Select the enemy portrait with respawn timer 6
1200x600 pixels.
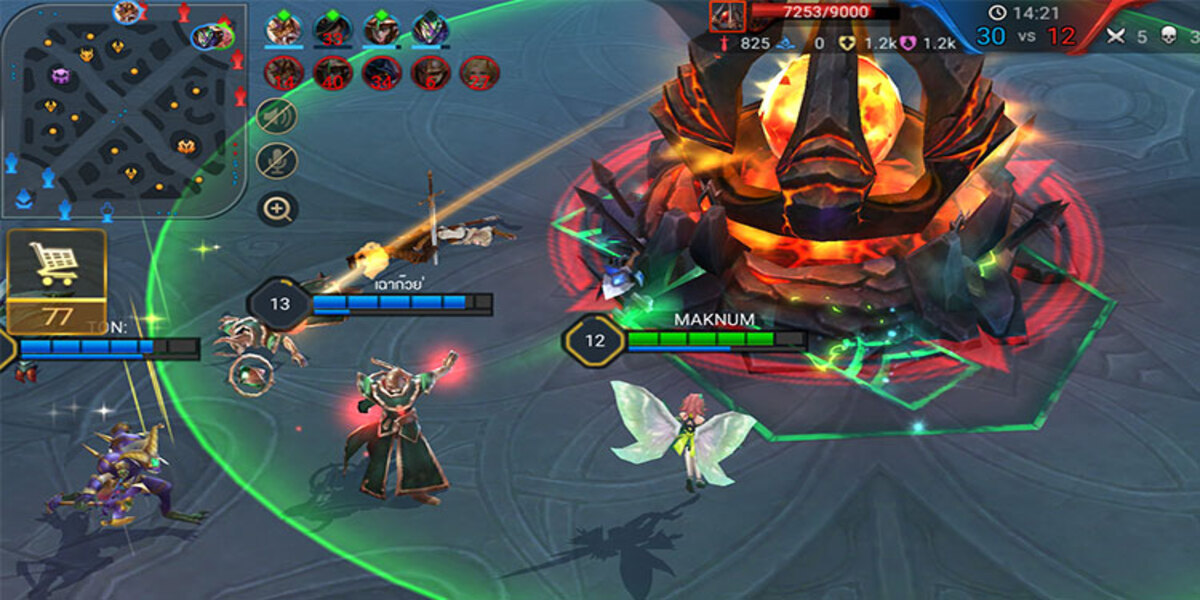point(431,73)
